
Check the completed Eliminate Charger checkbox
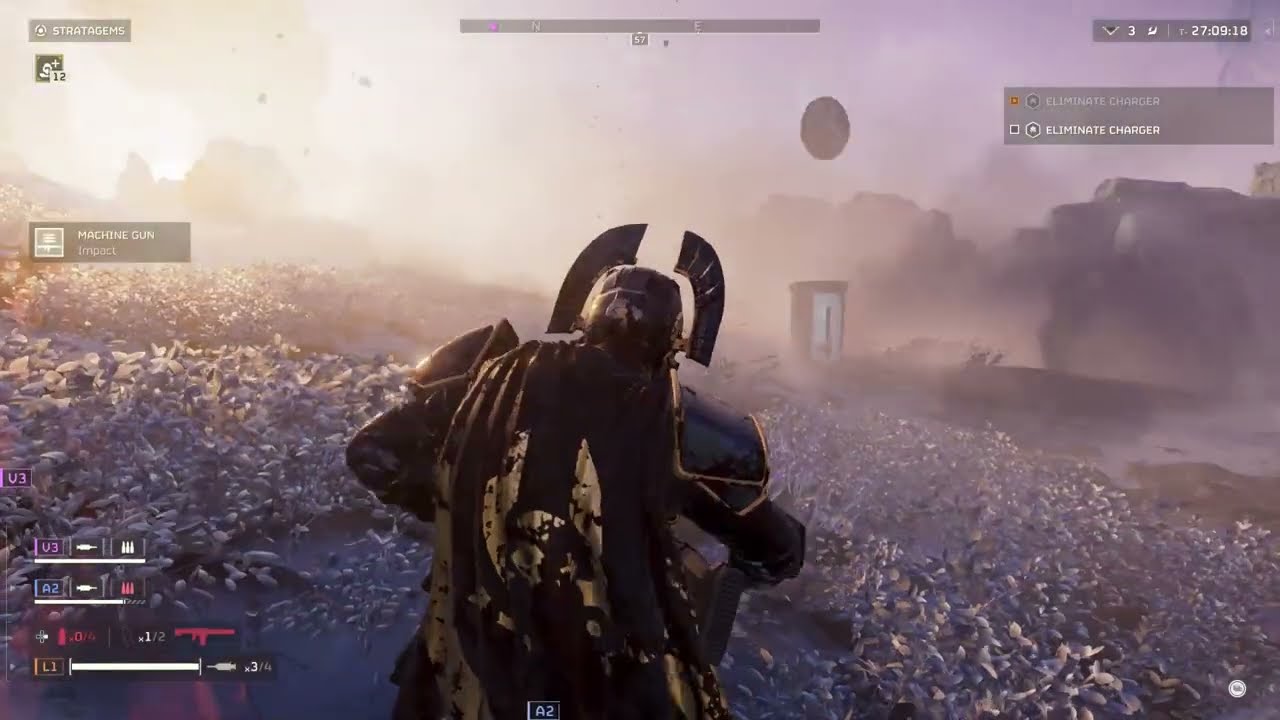[x=1014, y=100]
